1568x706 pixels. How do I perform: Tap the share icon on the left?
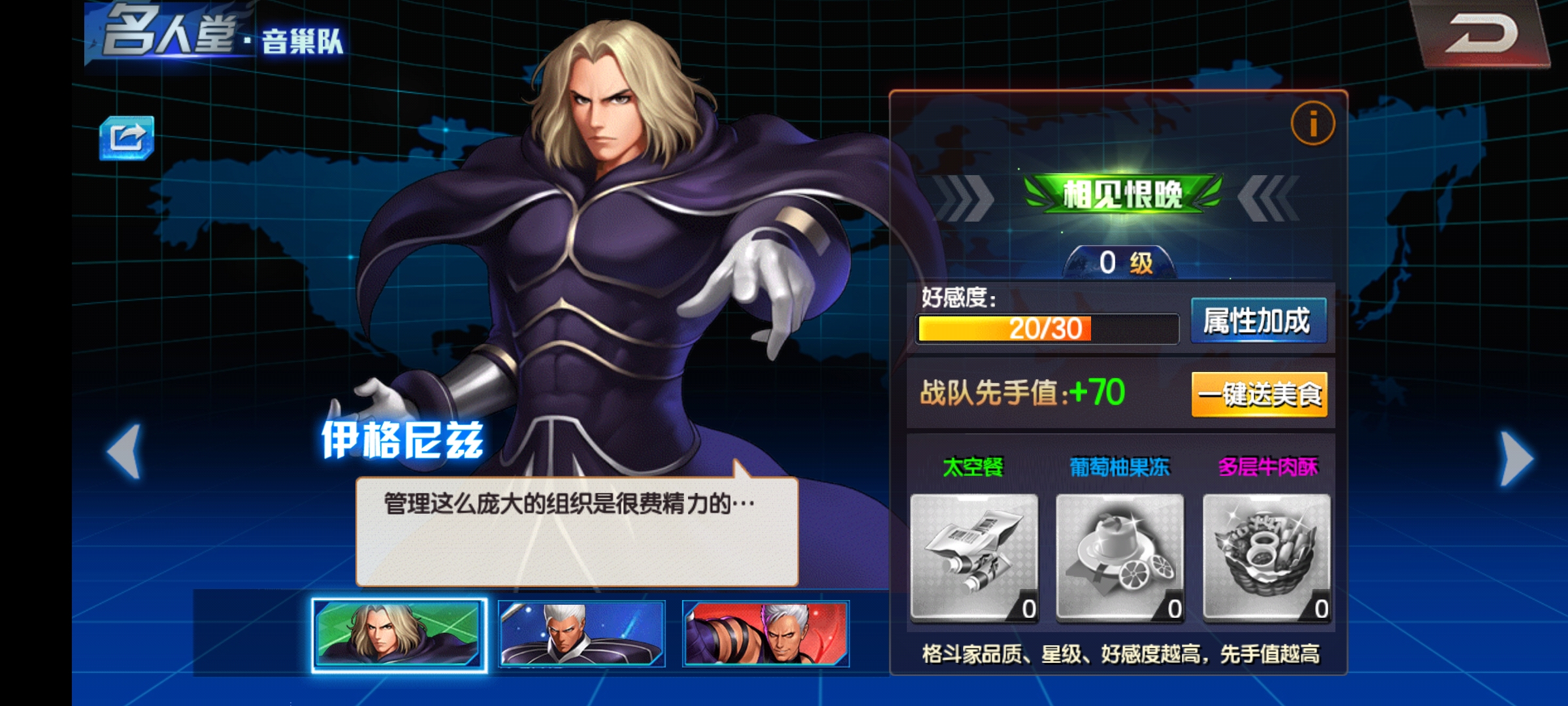click(128, 137)
